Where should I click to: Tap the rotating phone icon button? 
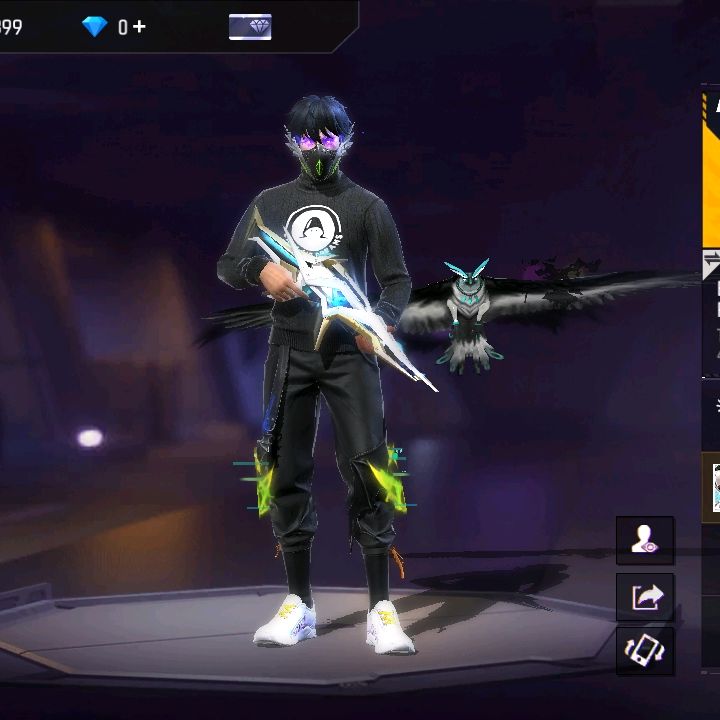tap(645, 651)
